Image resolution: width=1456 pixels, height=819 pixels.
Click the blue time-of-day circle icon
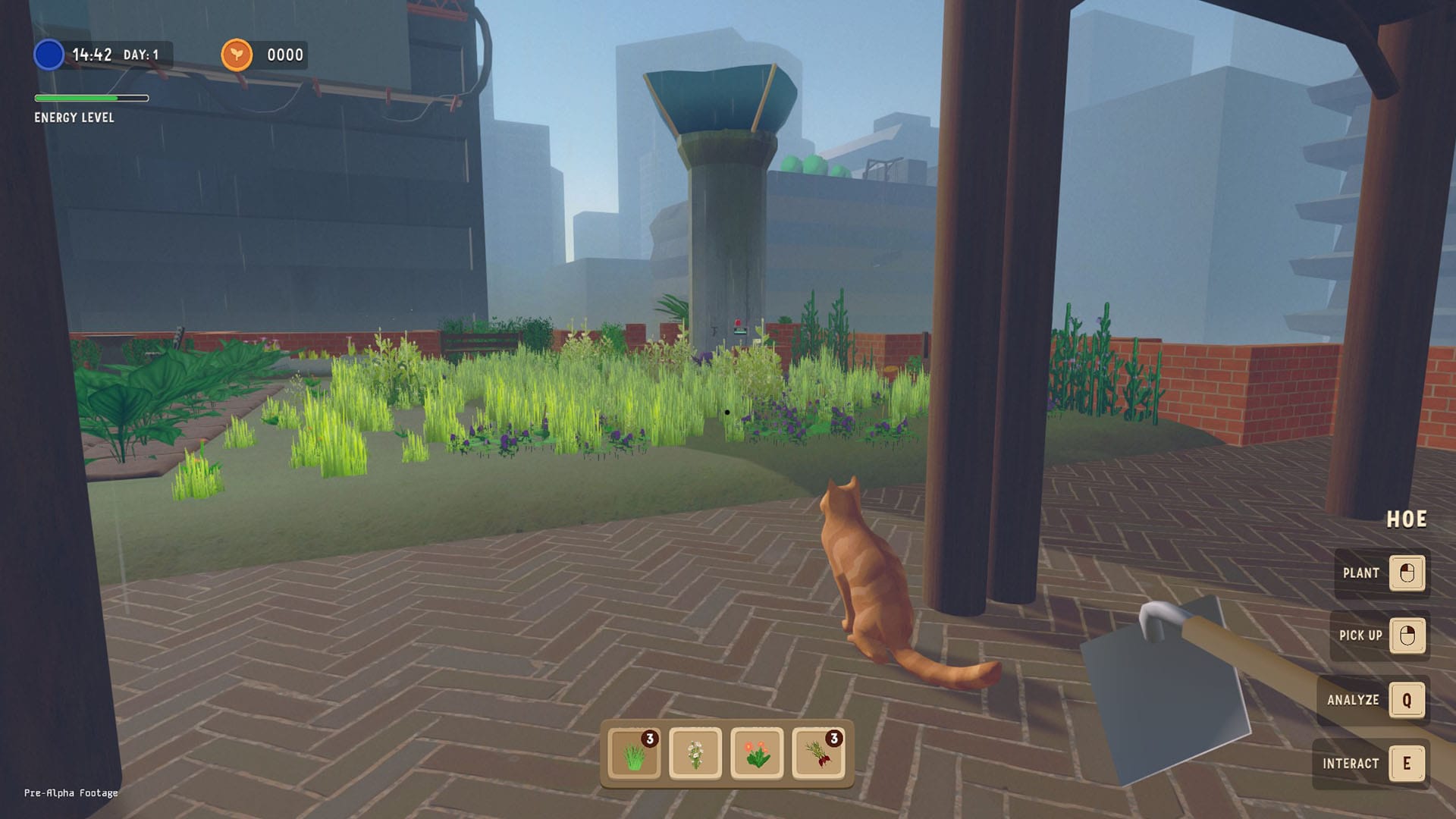pyautogui.click(x=49, y=55)
